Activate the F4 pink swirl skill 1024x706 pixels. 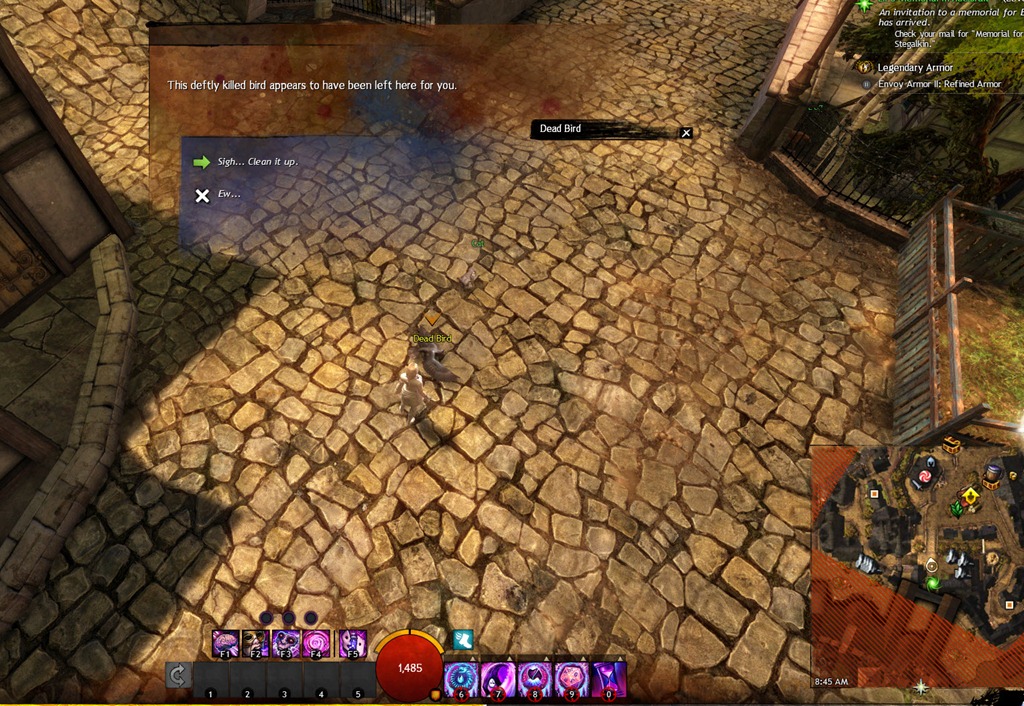tap(318, 643)
